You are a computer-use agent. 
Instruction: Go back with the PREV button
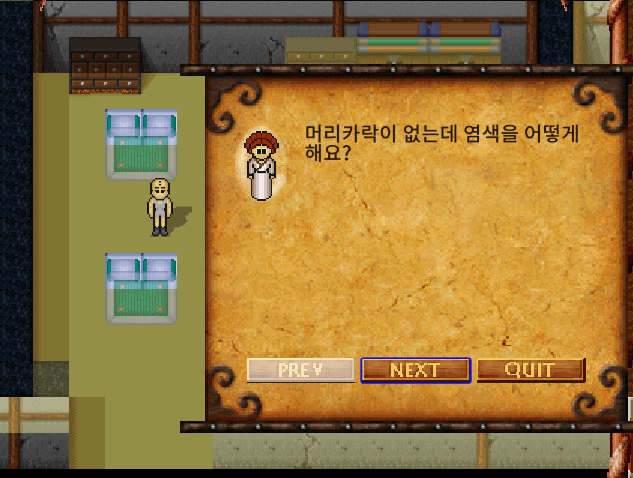click(x=301, y=370)
